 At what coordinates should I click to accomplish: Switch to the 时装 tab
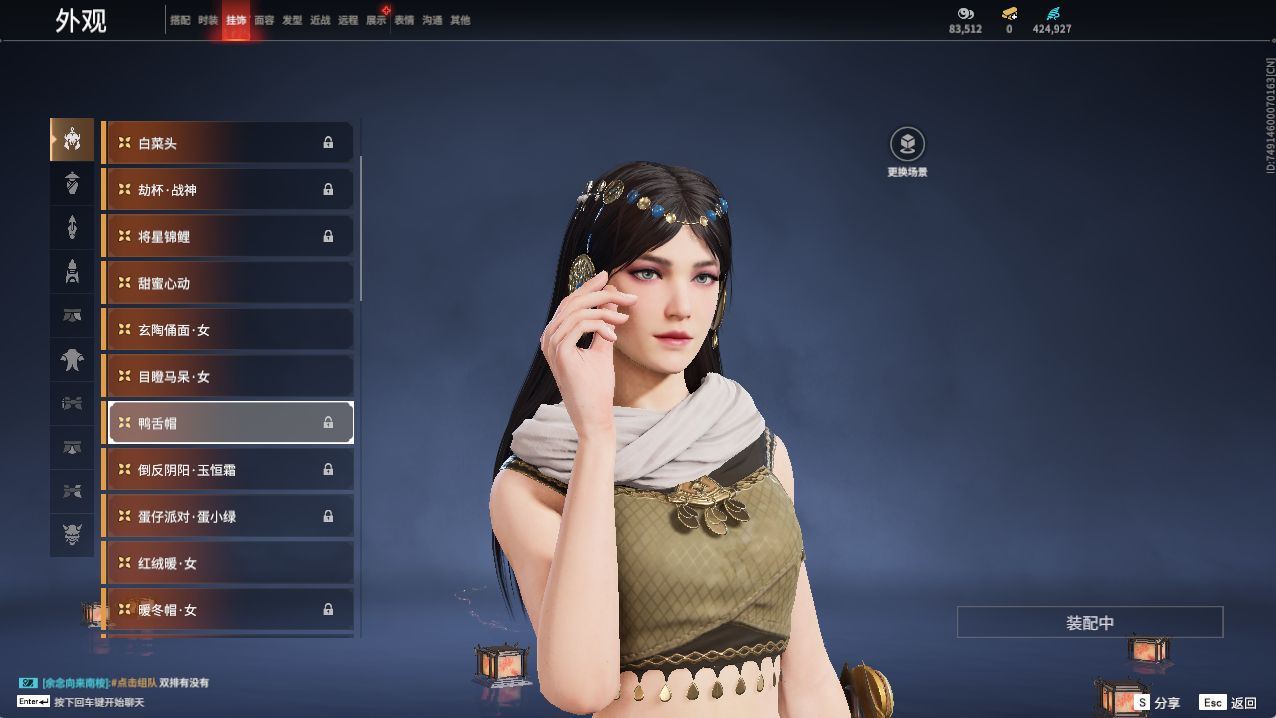tap(208, 20)
